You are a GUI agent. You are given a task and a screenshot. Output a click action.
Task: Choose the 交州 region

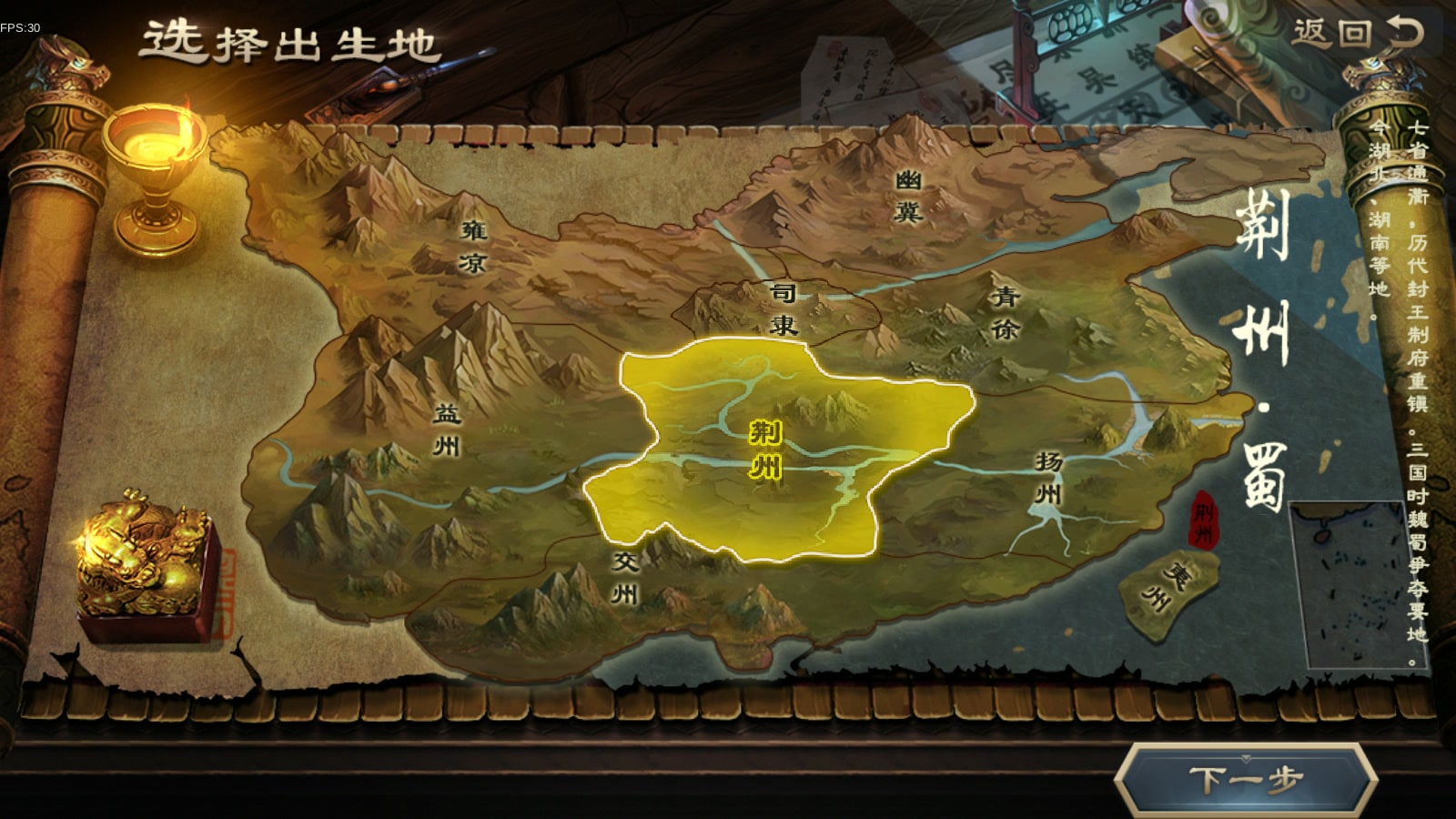click(624, 578)
